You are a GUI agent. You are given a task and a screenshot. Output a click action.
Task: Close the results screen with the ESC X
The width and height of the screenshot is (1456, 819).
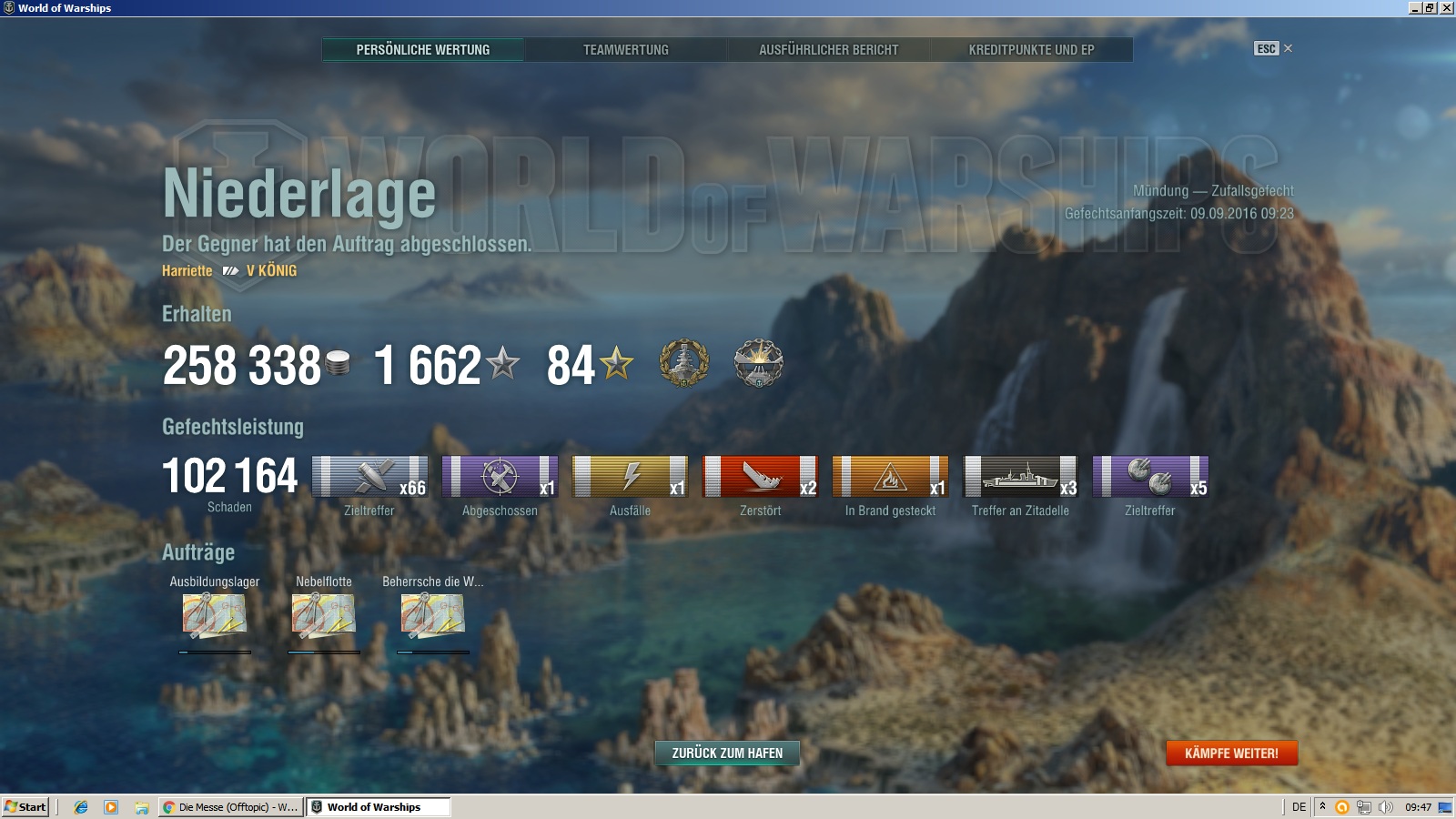click(x=1288, y=48)
